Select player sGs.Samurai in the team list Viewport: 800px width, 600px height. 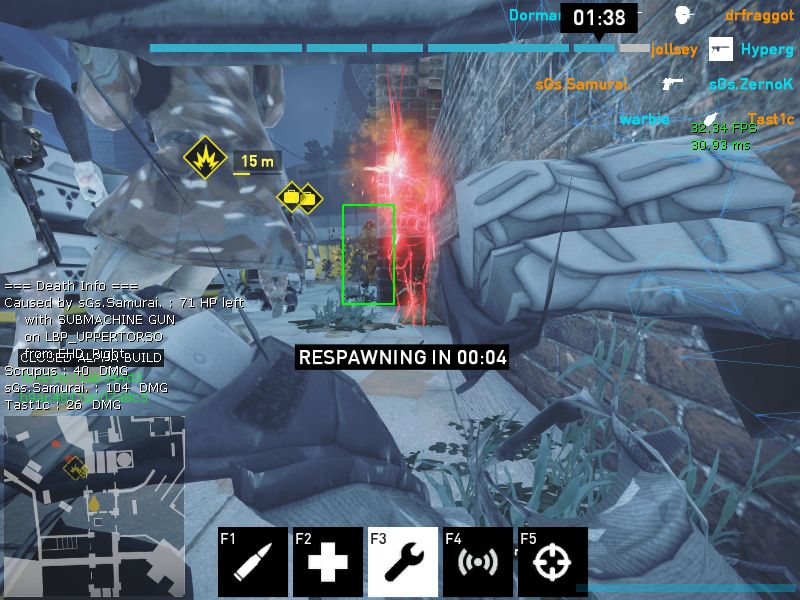tap(582, 85)
